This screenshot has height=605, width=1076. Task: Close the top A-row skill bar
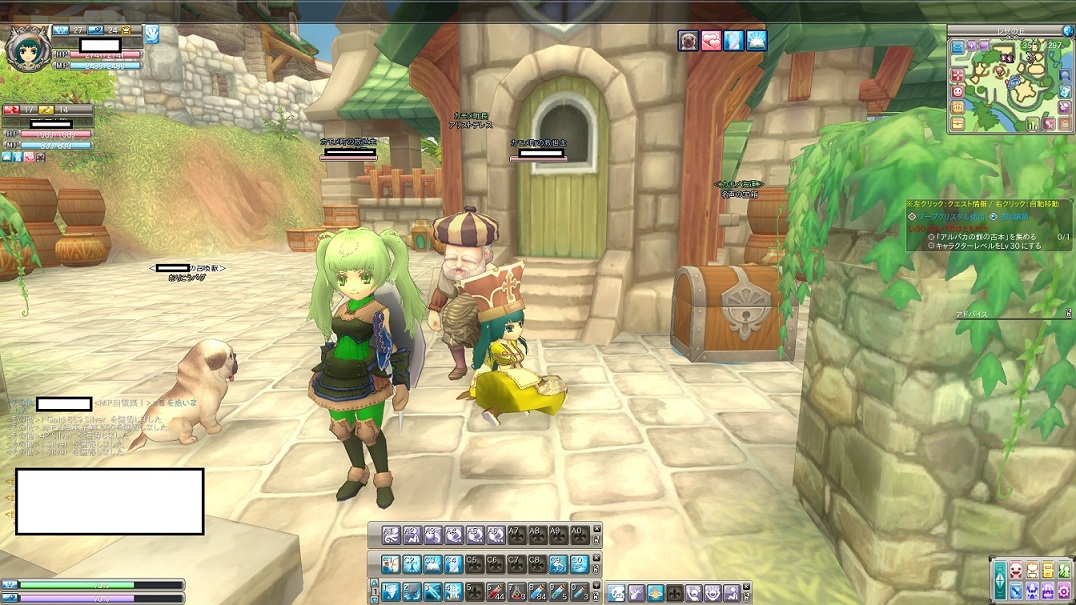pyautogui.click(x=597, y=529)
